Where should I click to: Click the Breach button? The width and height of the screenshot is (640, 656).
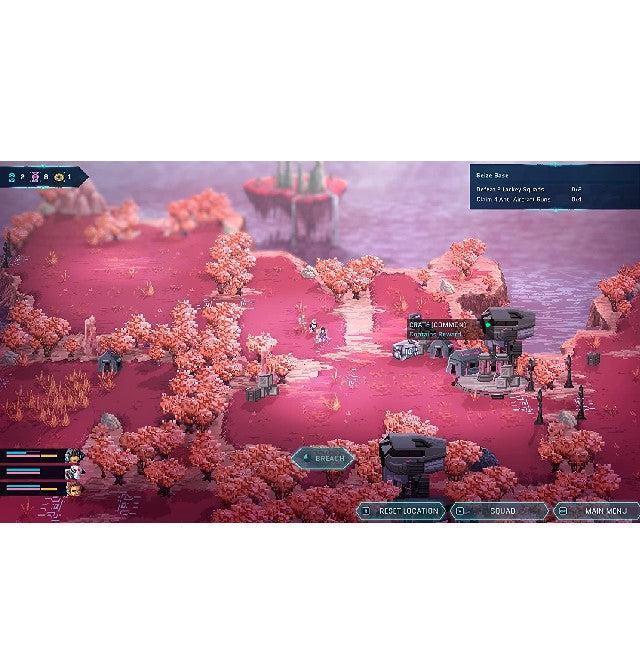(x=323, y=459)
